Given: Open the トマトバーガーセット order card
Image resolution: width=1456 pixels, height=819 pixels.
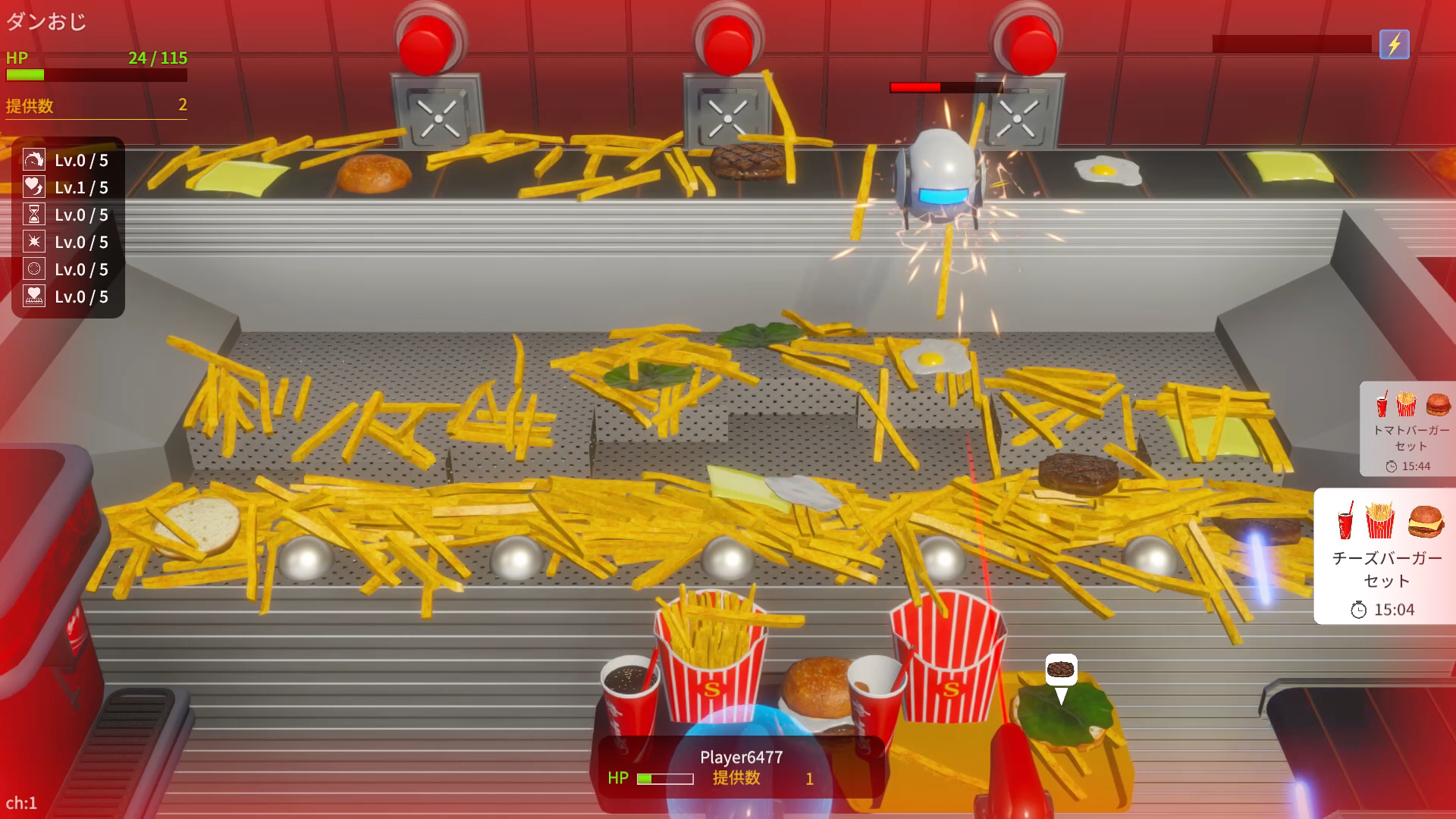Looking at the screenshot, I should tap(1409, 429).
